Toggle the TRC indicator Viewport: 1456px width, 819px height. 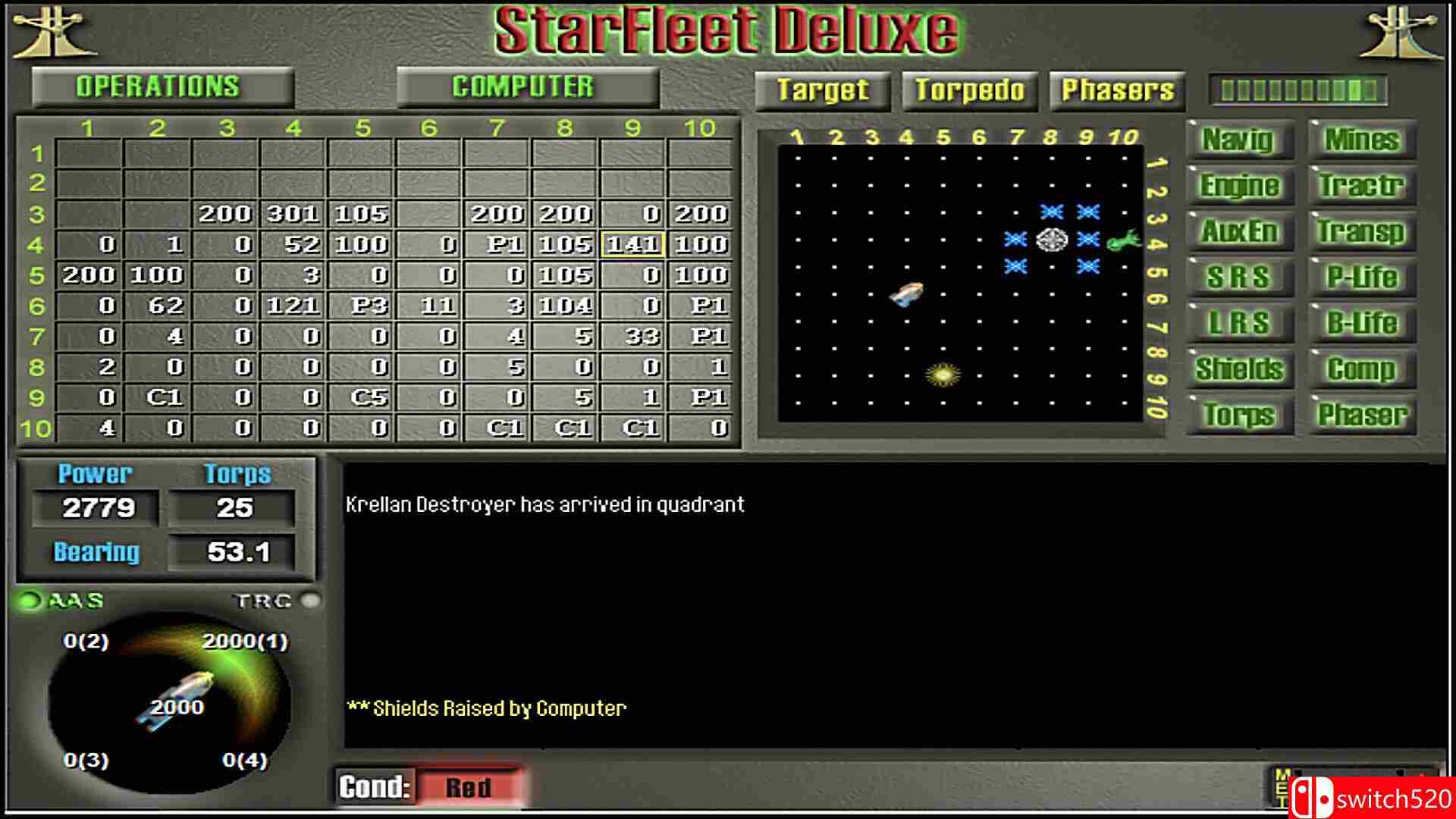pyautogui.click(x=309, y=601)
